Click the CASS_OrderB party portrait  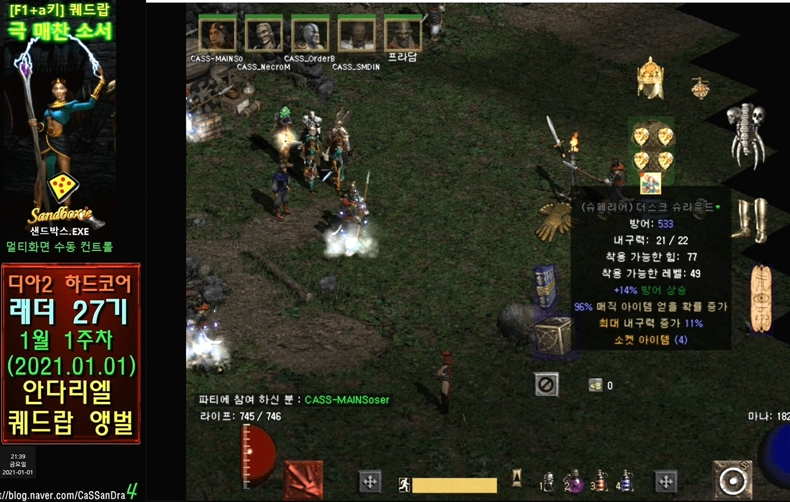click(310, 33)
